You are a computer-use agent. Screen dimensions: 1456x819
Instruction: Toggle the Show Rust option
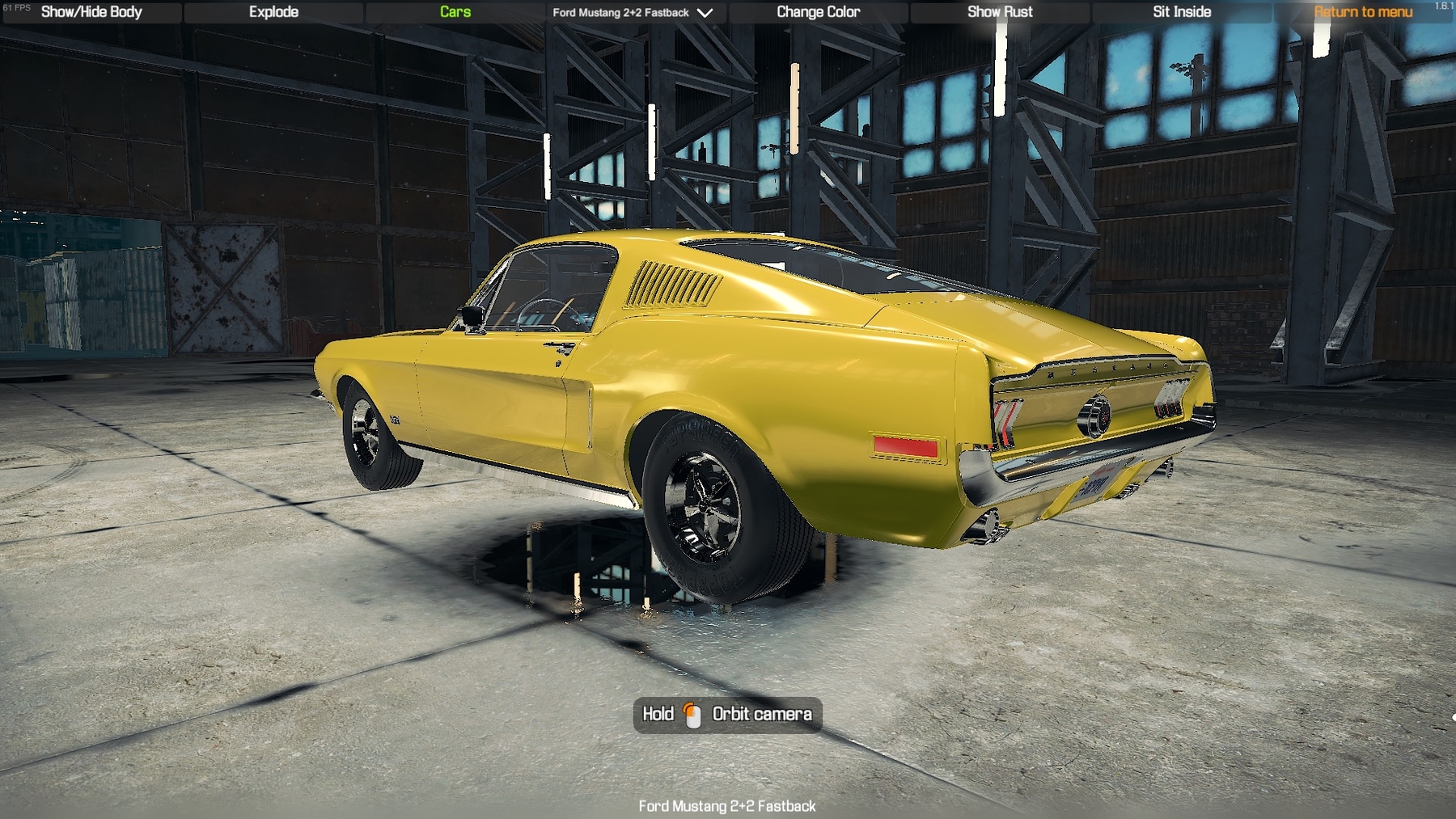[1000, 12]
